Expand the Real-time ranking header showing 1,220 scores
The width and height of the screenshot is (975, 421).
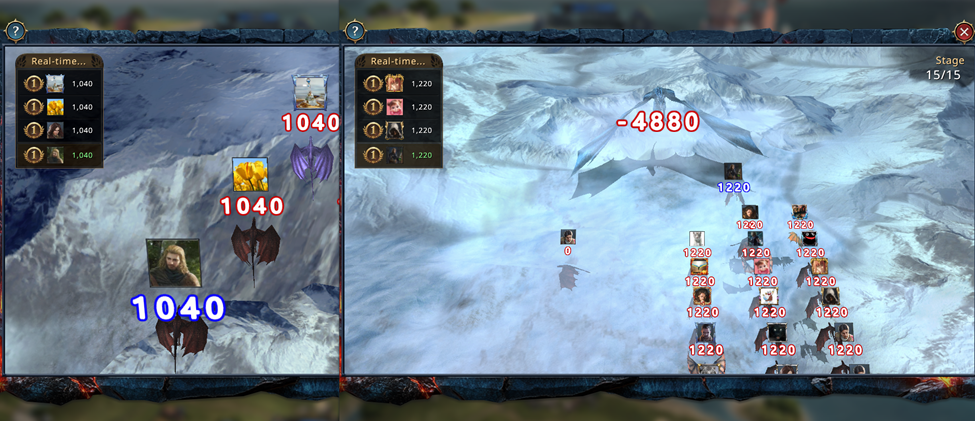click(x=399, y=61)
